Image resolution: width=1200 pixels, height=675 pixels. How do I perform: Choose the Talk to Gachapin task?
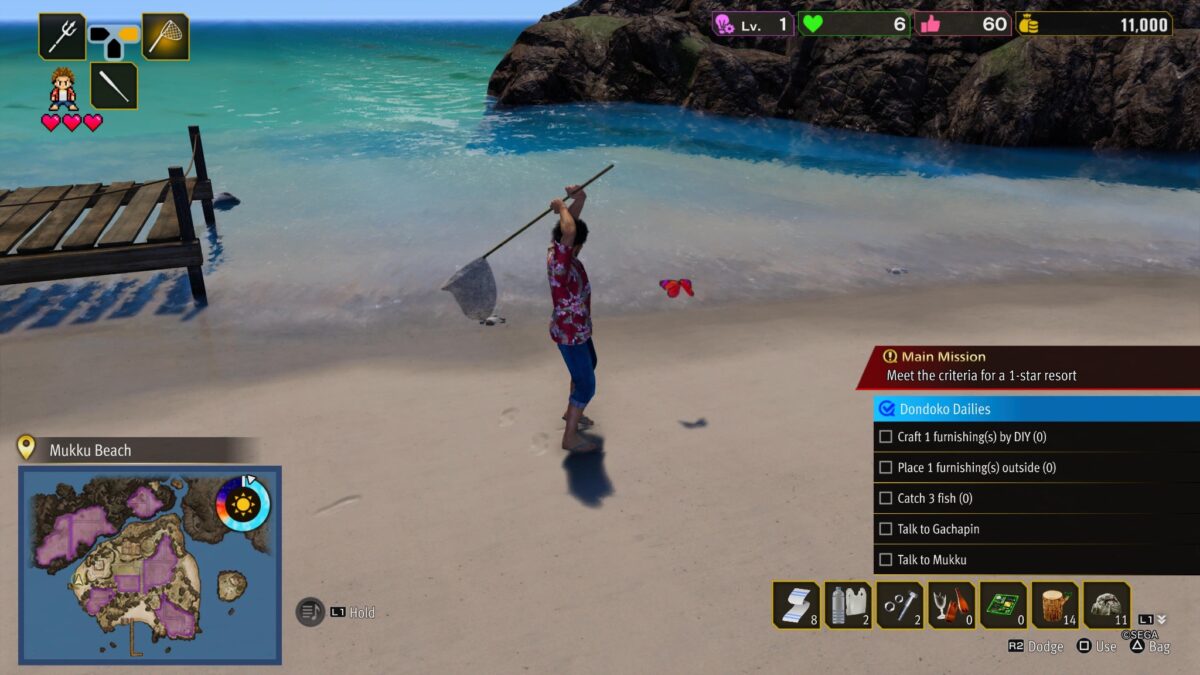885,529
